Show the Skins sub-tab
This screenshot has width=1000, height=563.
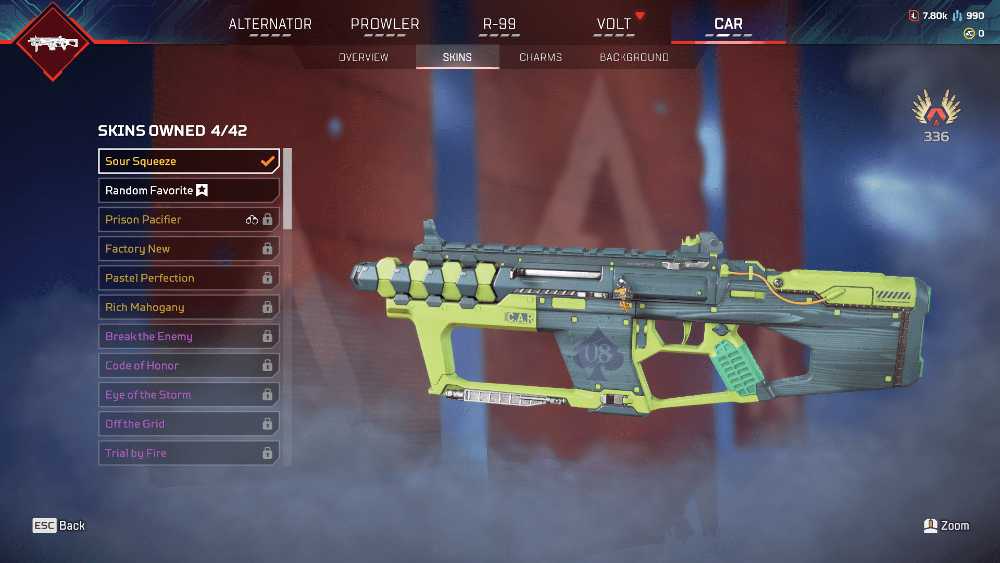[x=458, y=57]
